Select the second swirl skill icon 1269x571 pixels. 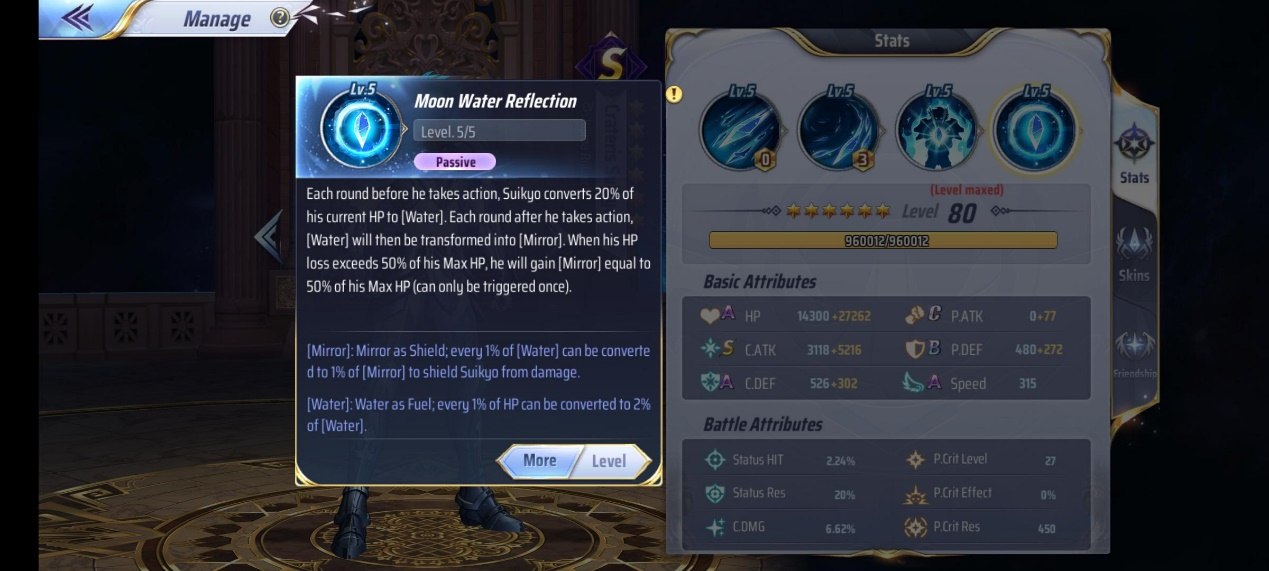[839, 129]
